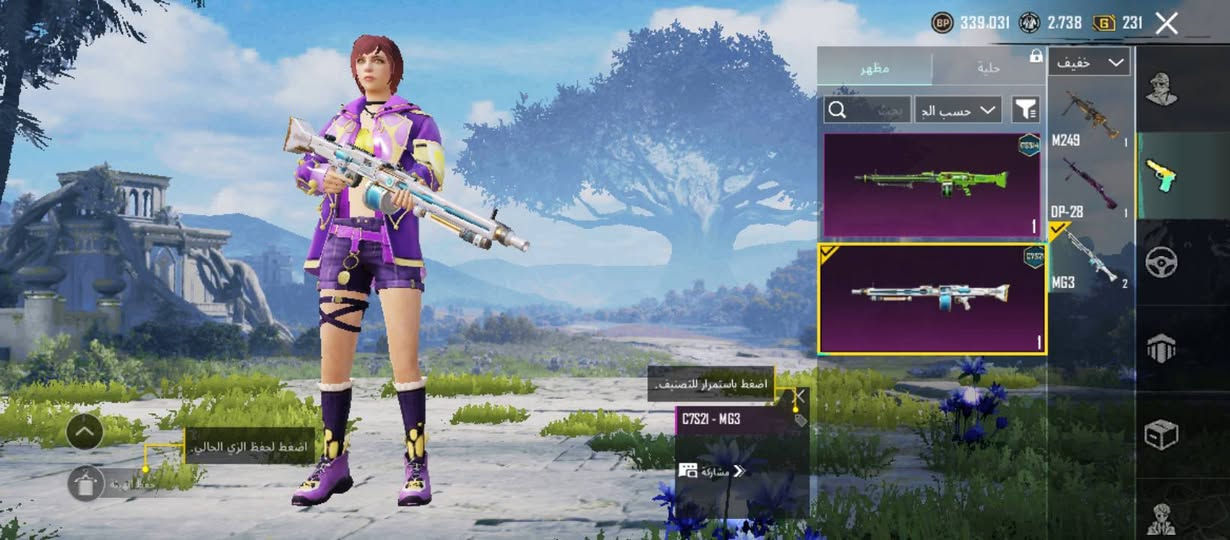
Task: Open the character outfit category
Action: (1161, 89)
